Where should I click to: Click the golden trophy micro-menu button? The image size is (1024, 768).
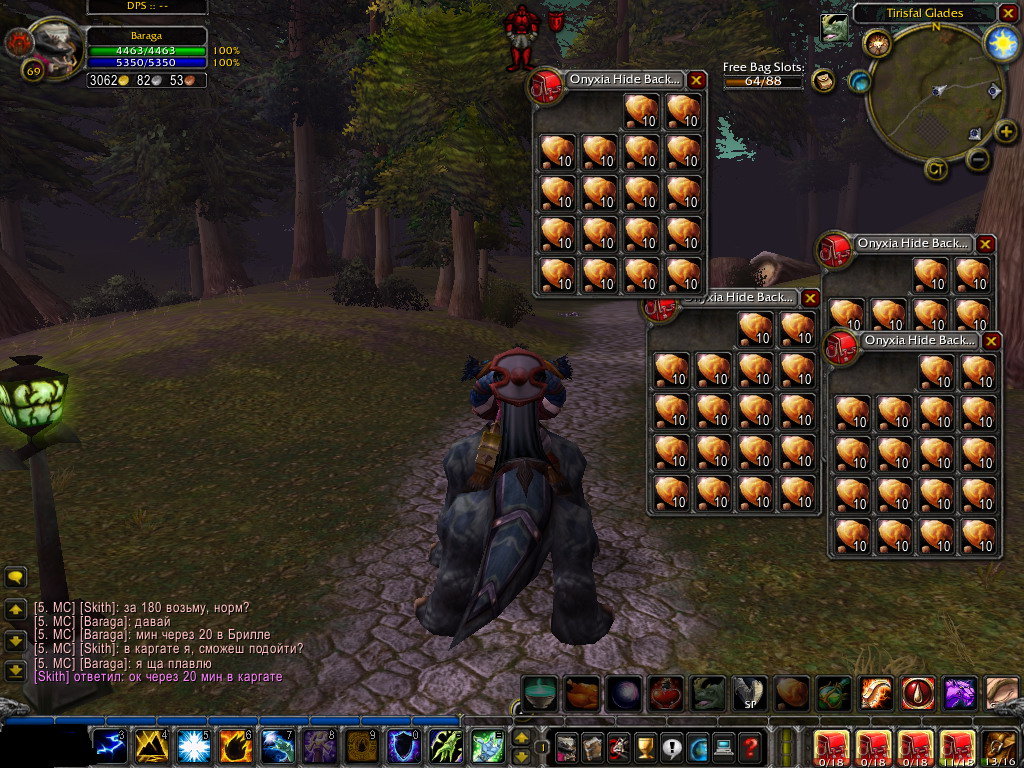pos(645,746)
